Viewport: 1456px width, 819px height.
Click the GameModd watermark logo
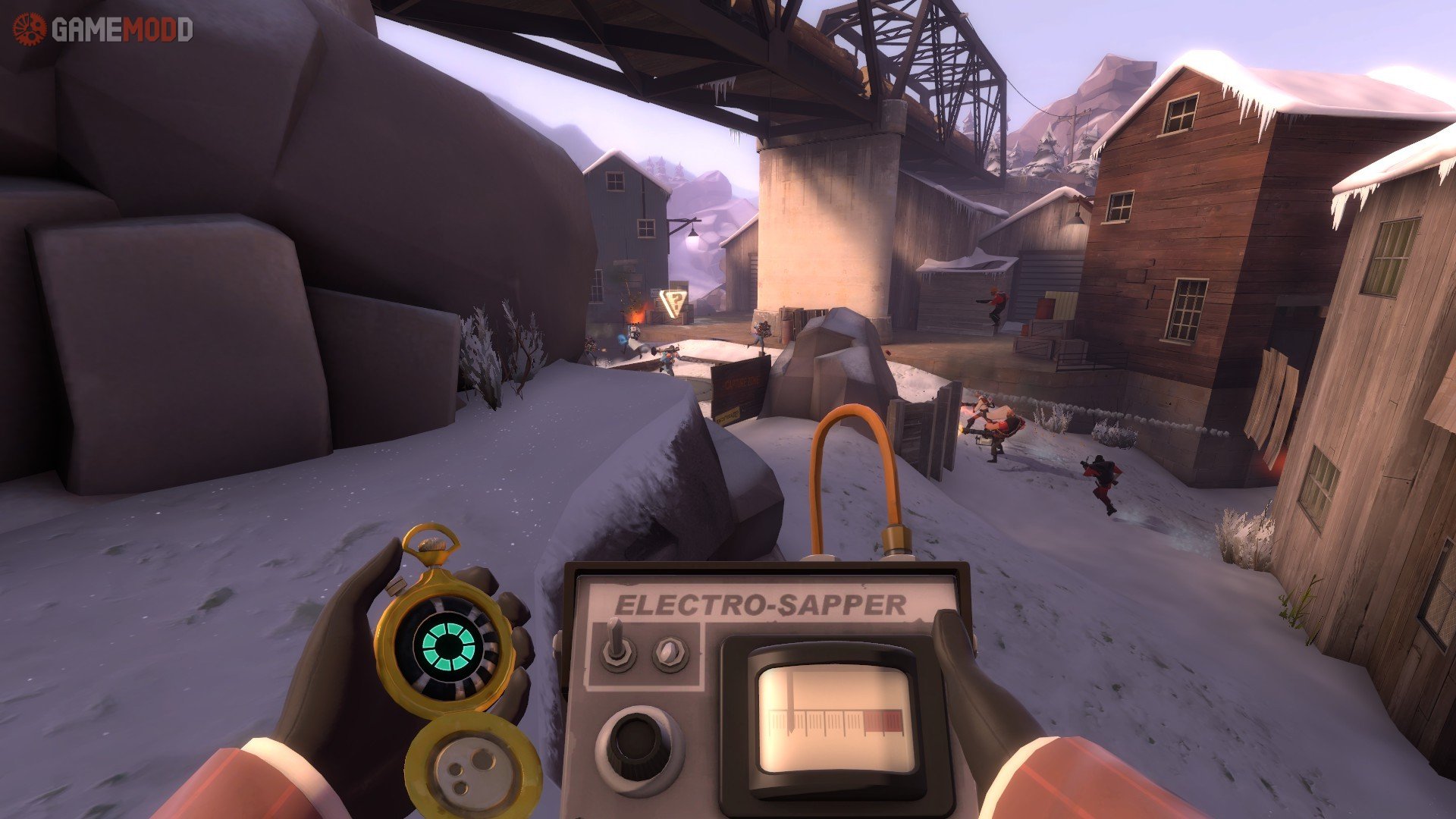(102, 30)
